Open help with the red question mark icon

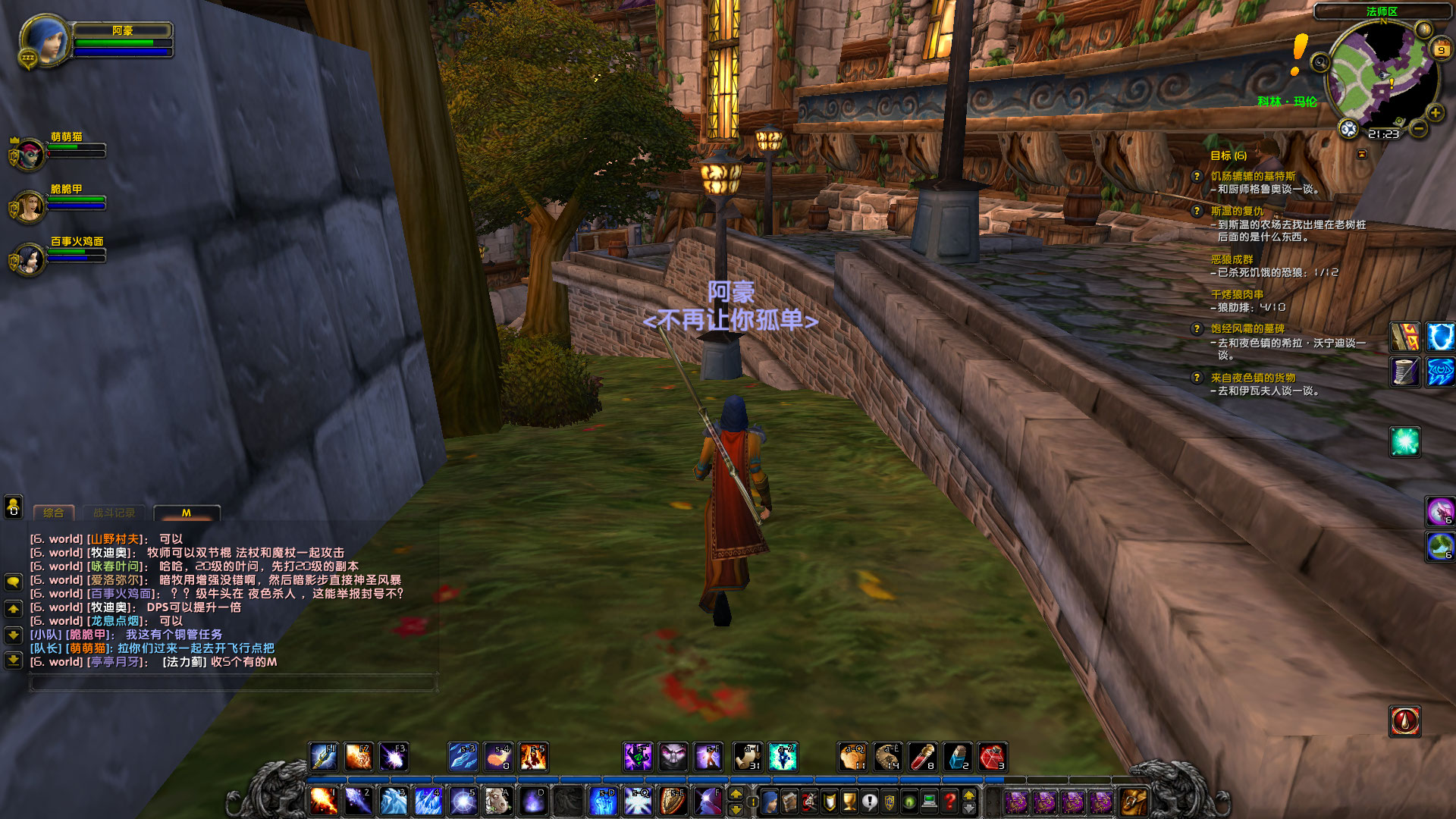pos(949,800)
